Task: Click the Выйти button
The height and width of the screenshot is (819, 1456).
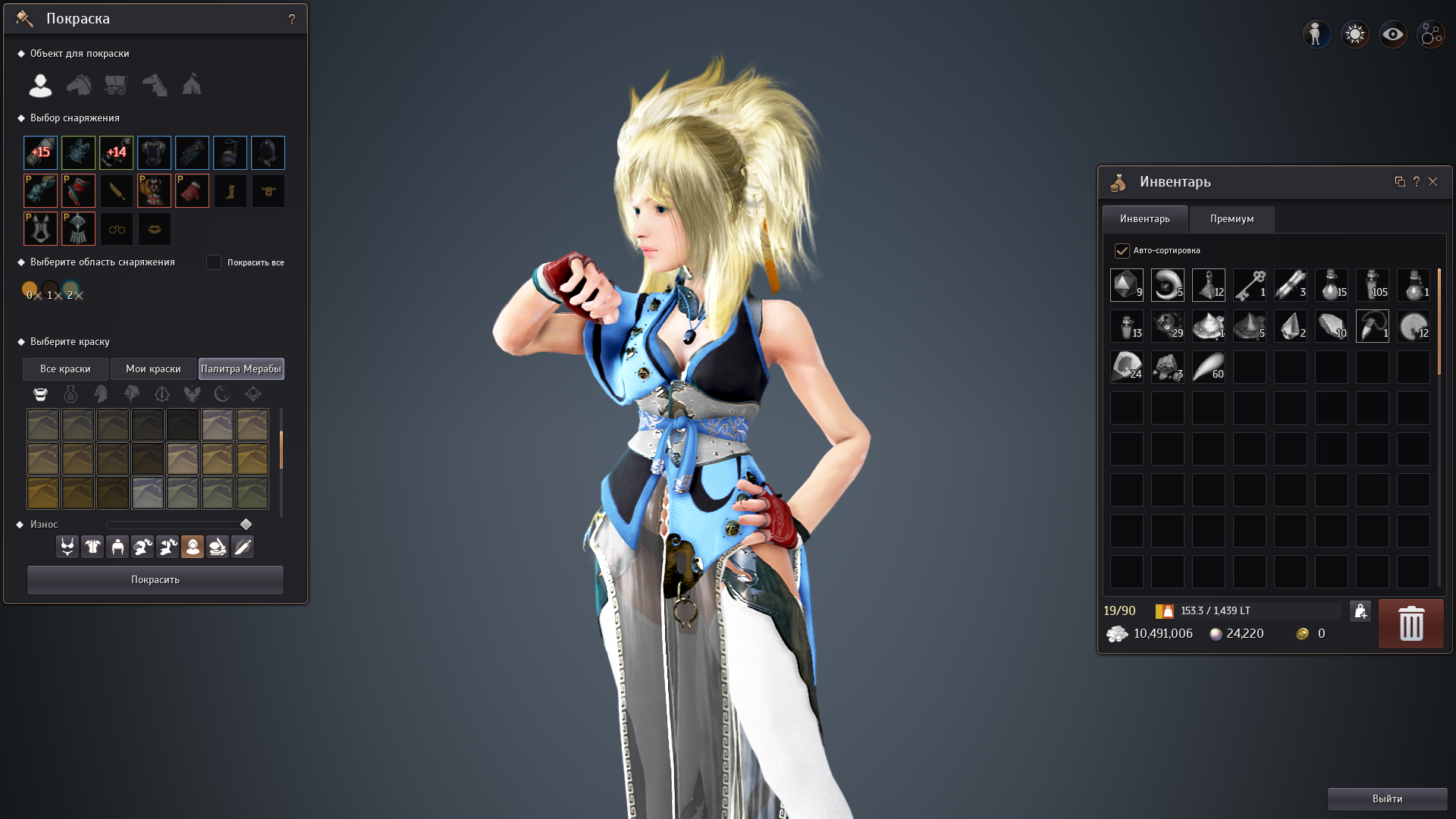Action: pyautogui.click(x=1387, y=799)
